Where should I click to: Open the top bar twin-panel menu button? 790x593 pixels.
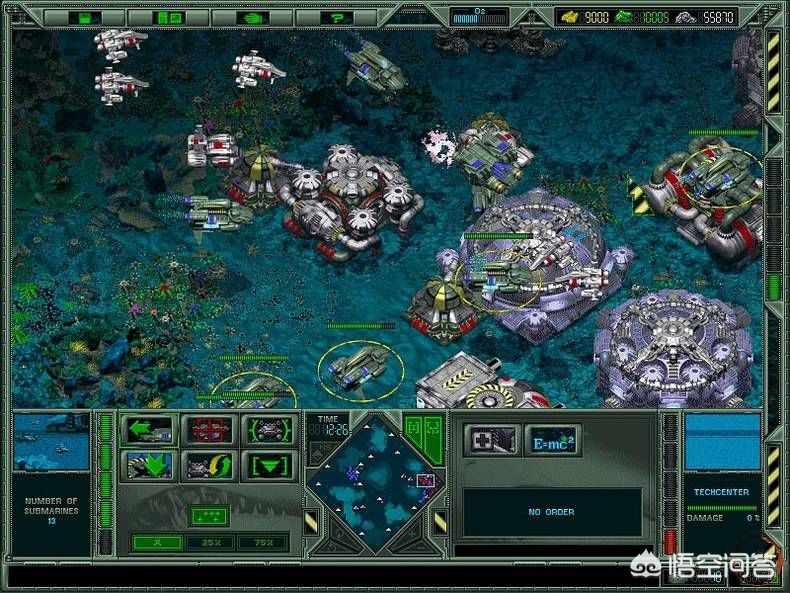pos(168,18)
